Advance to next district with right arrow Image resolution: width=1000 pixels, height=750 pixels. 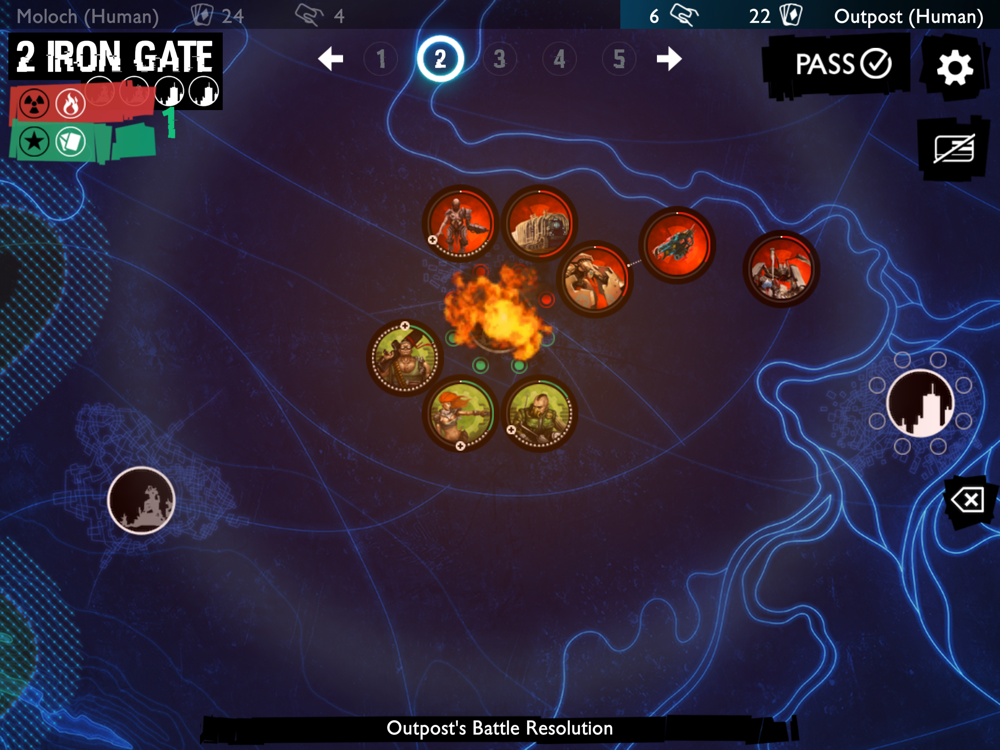669,59
